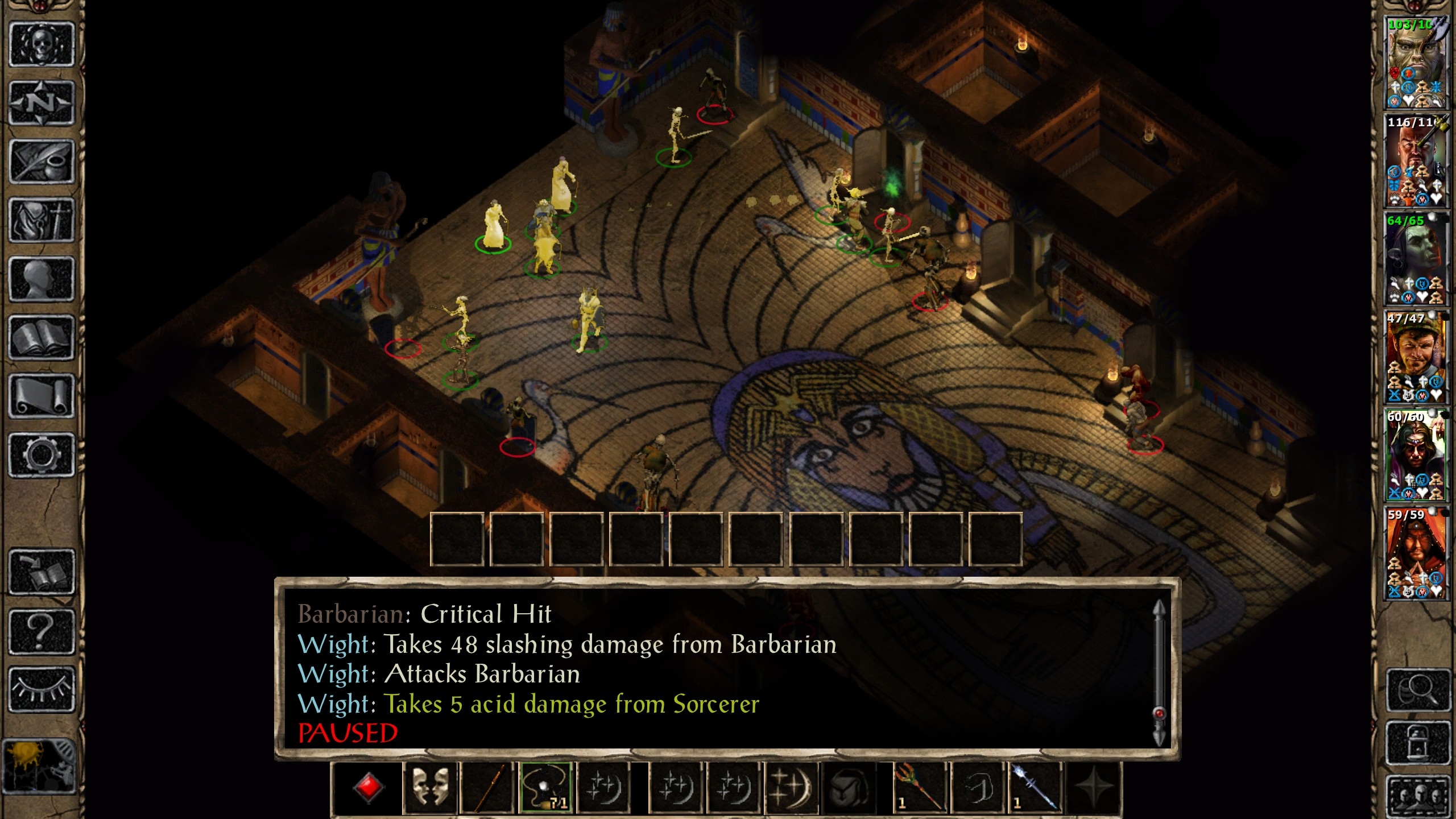
Task: Use the trident wand quick item
Action: [918, 788]
